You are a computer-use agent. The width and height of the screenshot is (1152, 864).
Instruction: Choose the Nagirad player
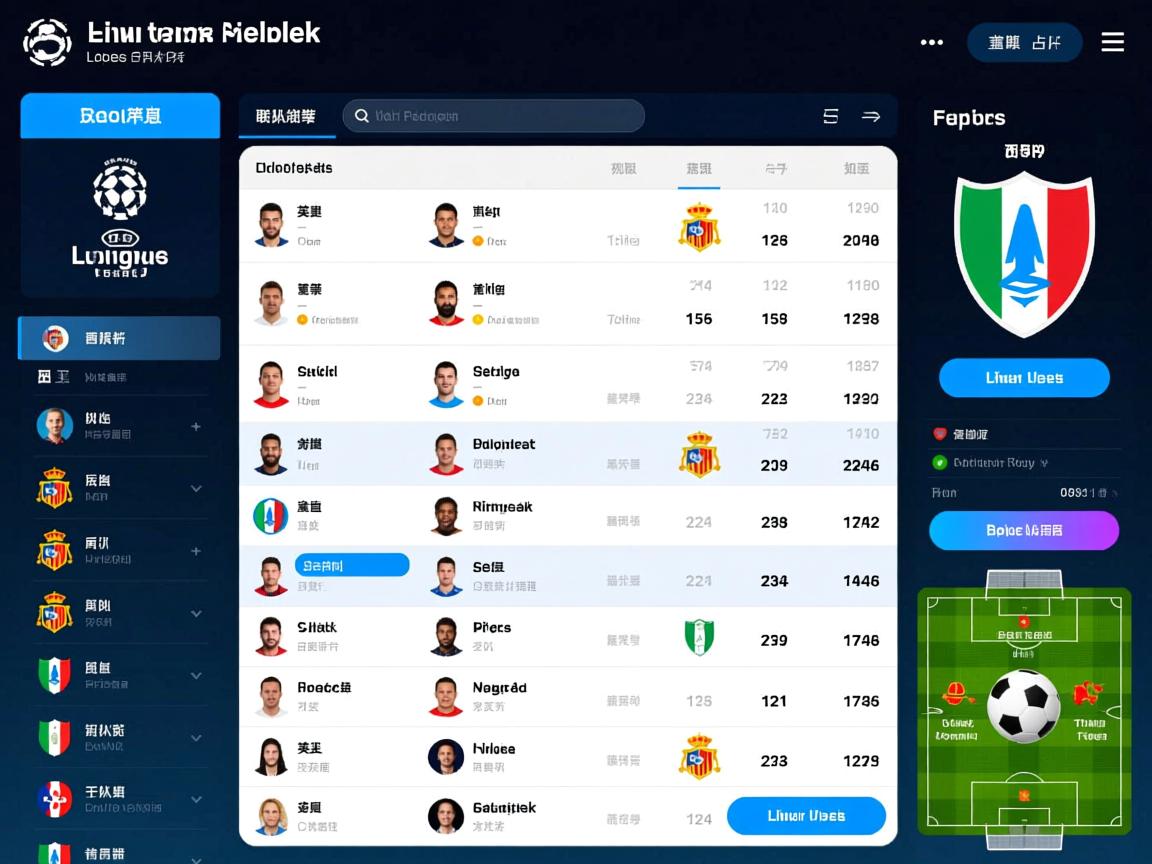pos(498,696)
